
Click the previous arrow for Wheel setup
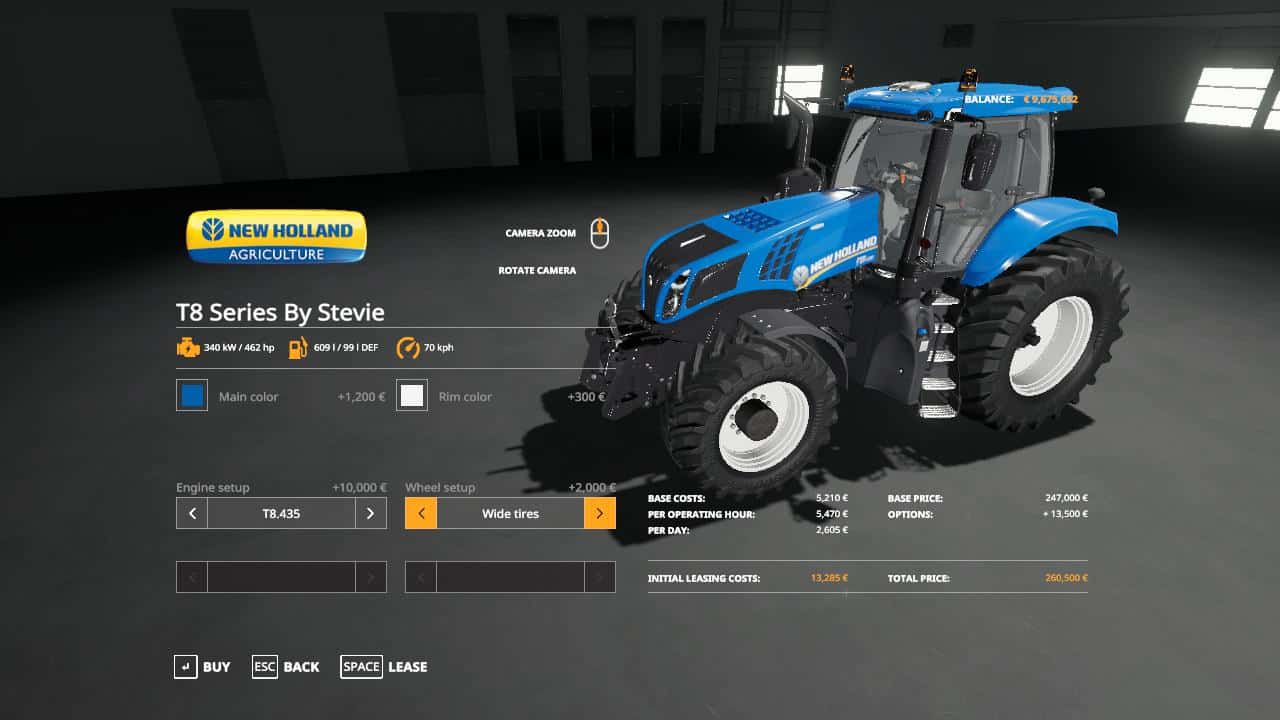pos(420,513)
